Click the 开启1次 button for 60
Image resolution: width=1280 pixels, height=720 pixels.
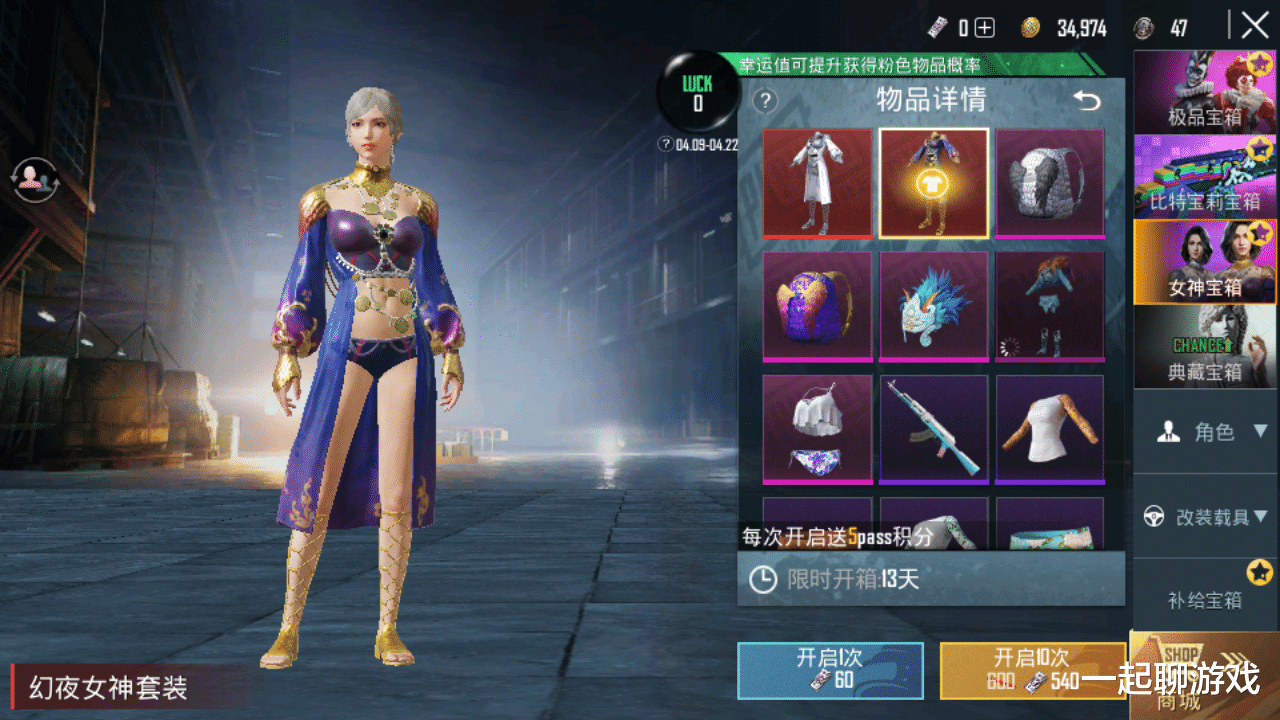[830, 670]
